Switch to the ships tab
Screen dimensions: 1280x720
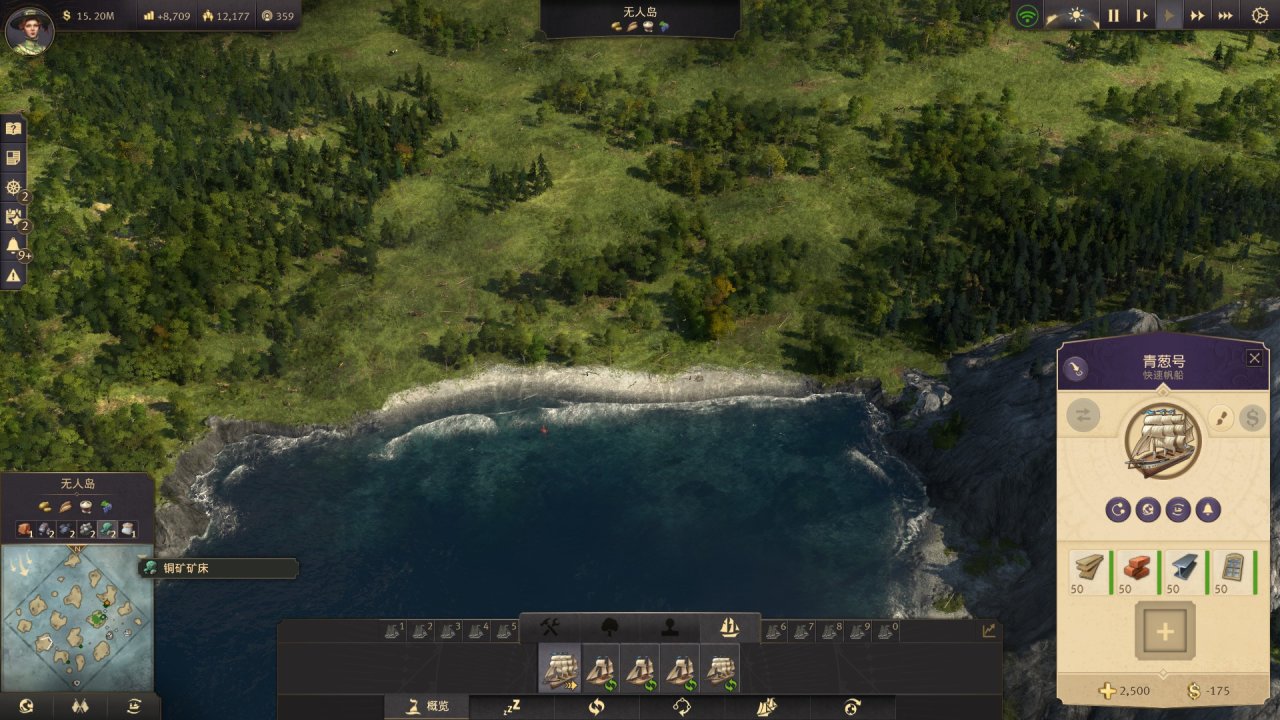(729, 628)
